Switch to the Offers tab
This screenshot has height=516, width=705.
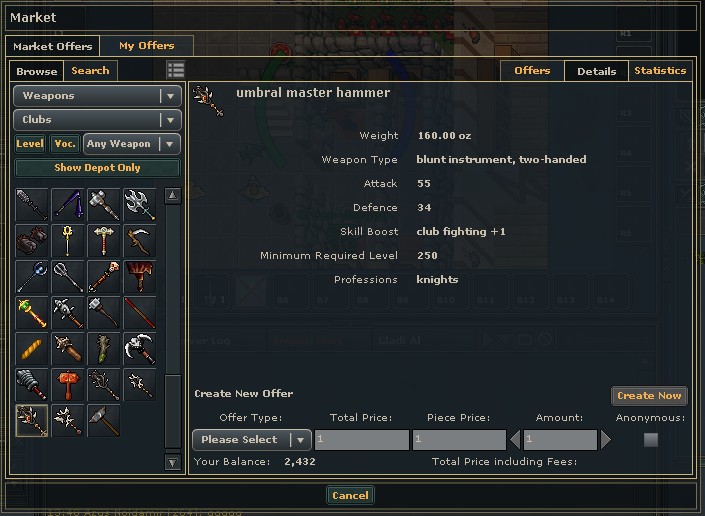(532, 71)
